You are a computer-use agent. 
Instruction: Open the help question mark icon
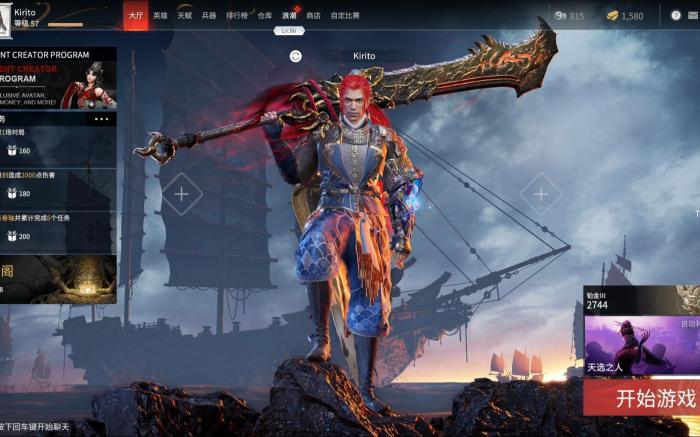[677, 16]
